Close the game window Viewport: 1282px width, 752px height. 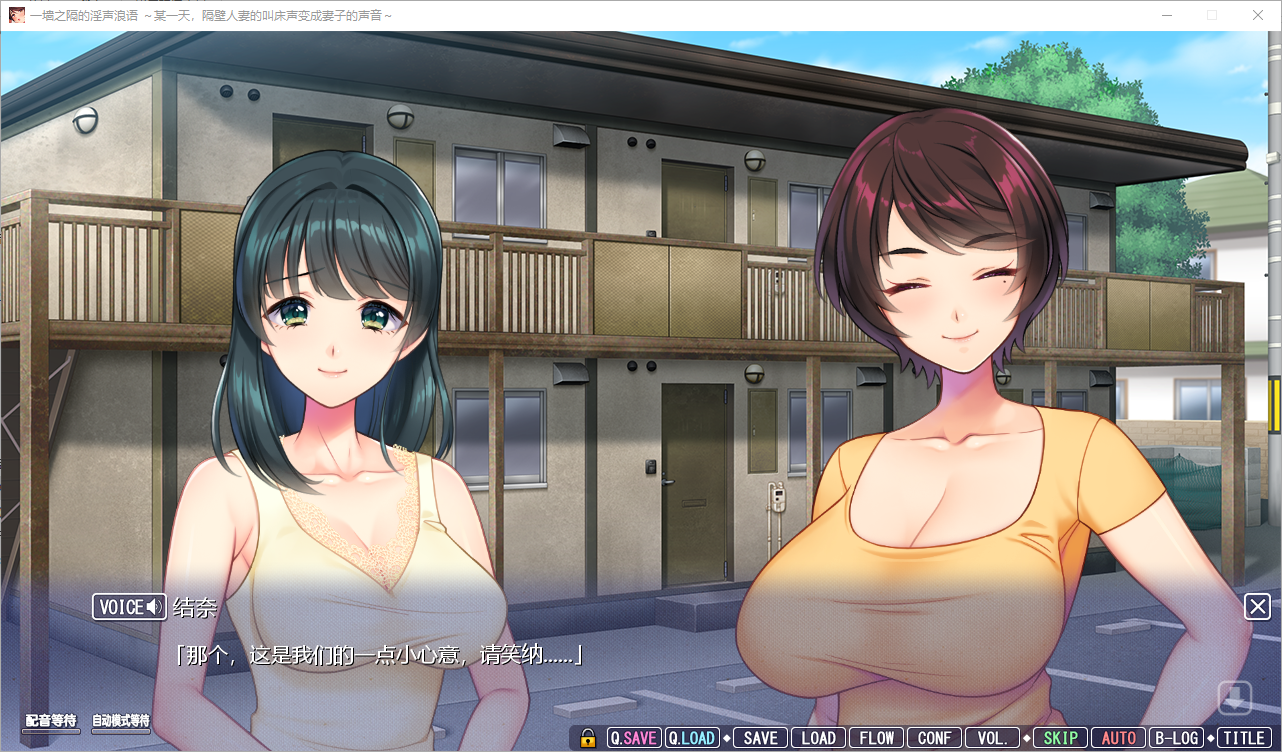click(1258, 15)
